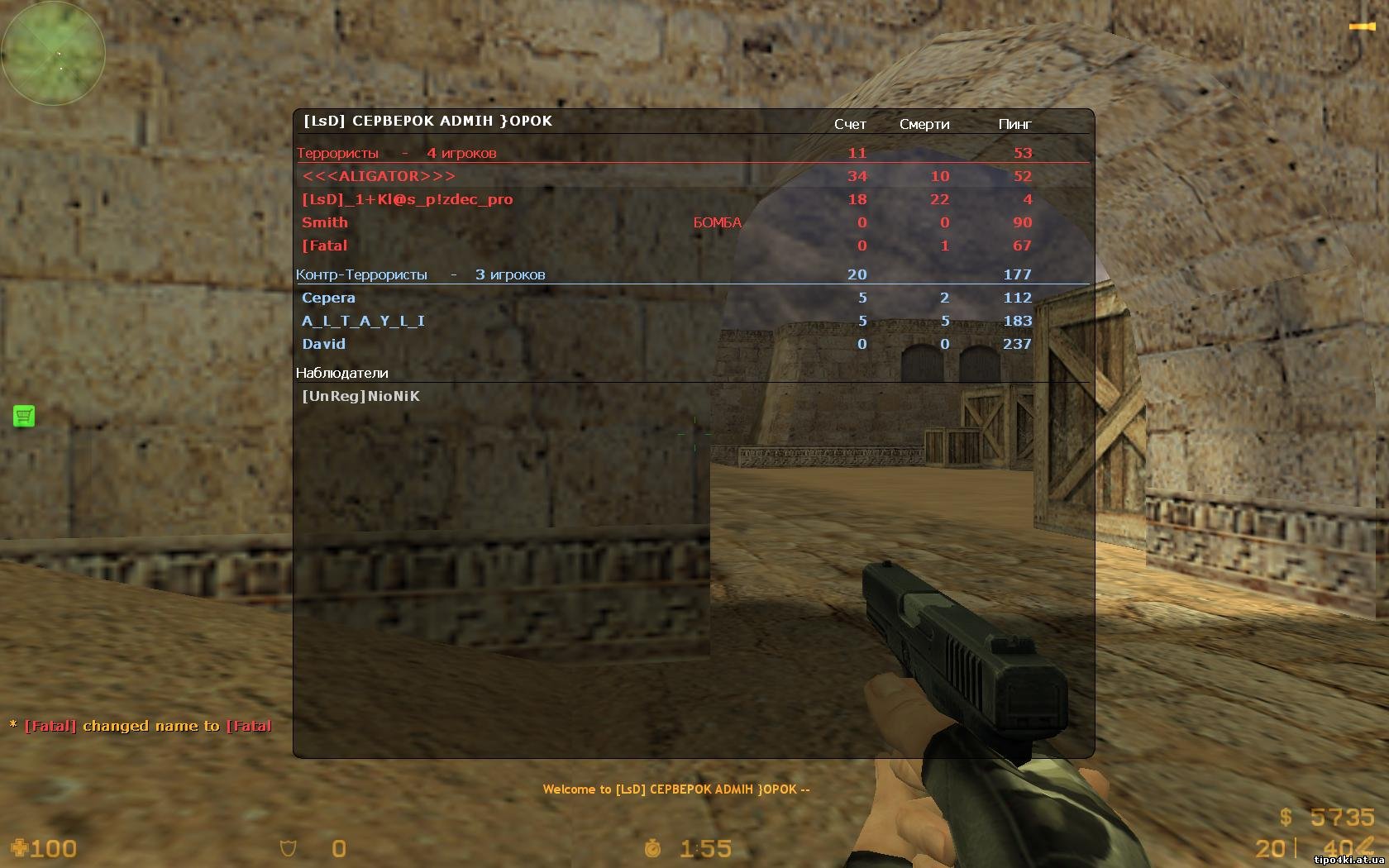
Task: Select Cepera on the counter-terrorist list
Action: pyautogui.click(x=328, y=298)
